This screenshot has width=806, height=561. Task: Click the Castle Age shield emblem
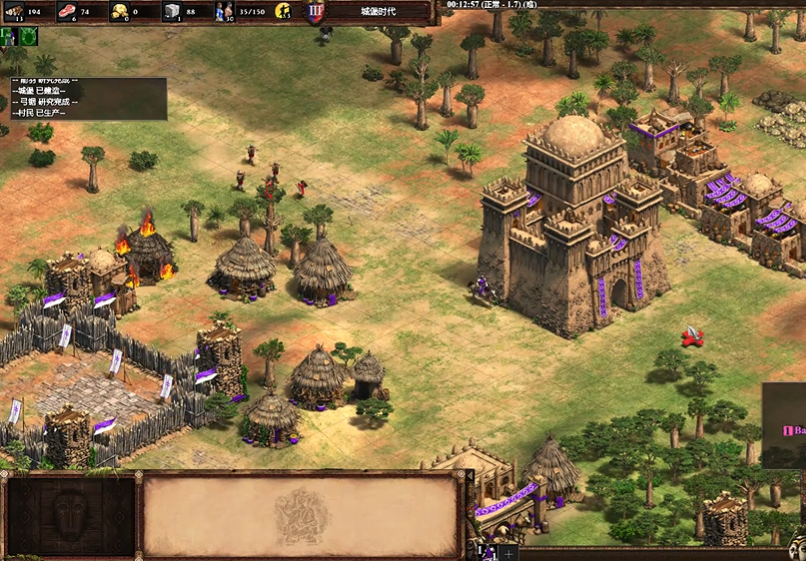[x=315, y=11]
